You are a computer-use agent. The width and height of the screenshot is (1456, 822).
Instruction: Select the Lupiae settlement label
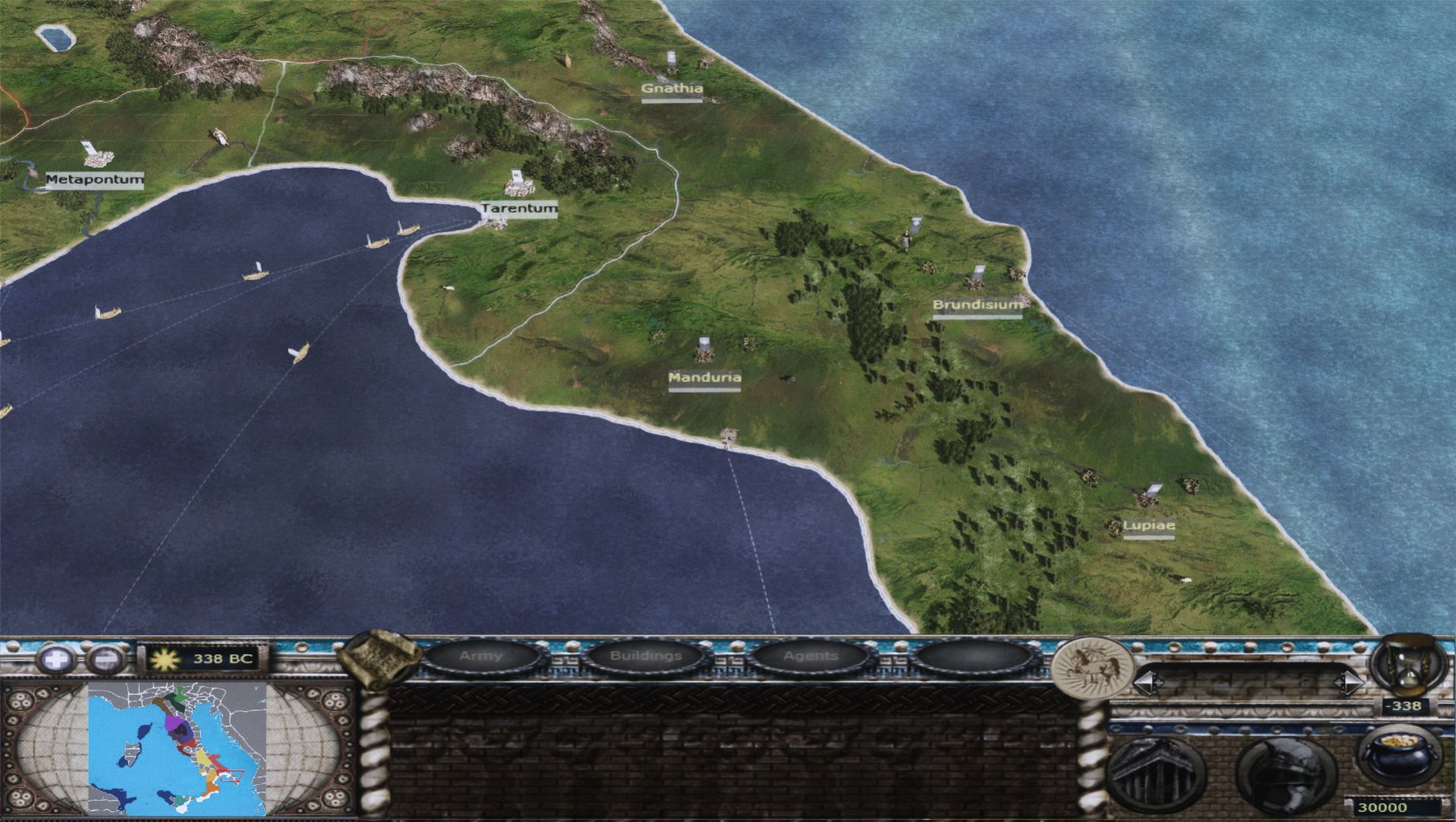[x=1148, y=525]
